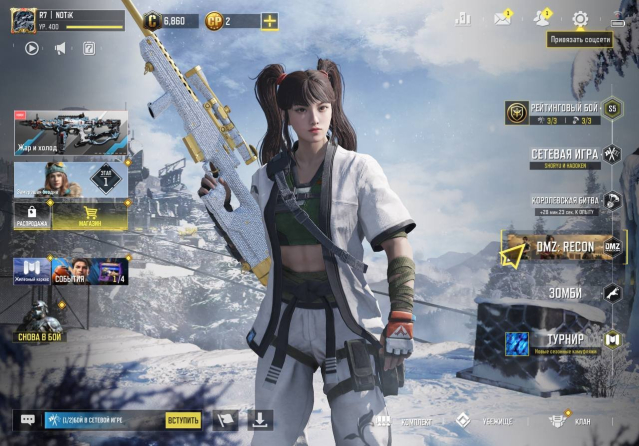Open the download arrow icon
Screen dimensions: 639x446
pos(260,419)
